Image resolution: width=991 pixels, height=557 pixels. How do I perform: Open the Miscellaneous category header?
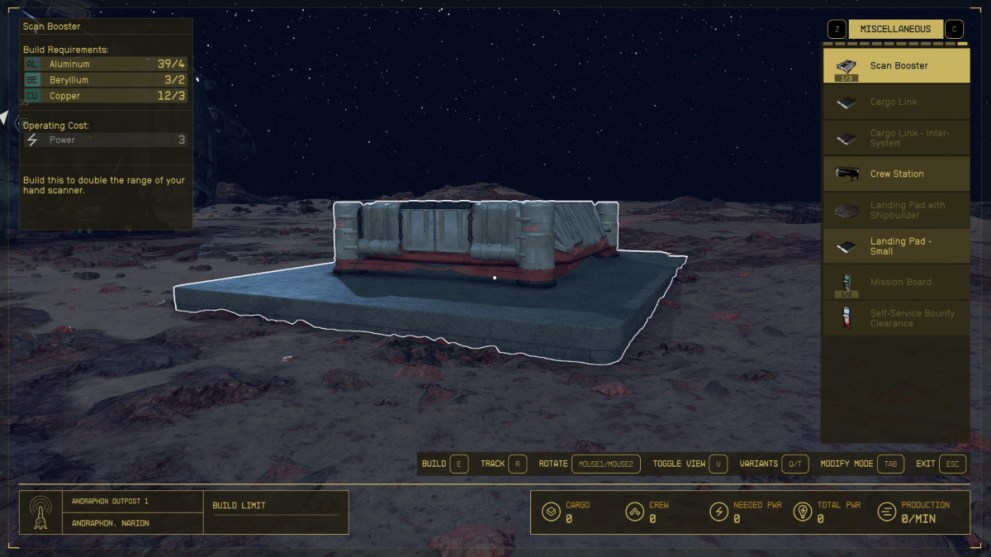[x=895, y=29]
